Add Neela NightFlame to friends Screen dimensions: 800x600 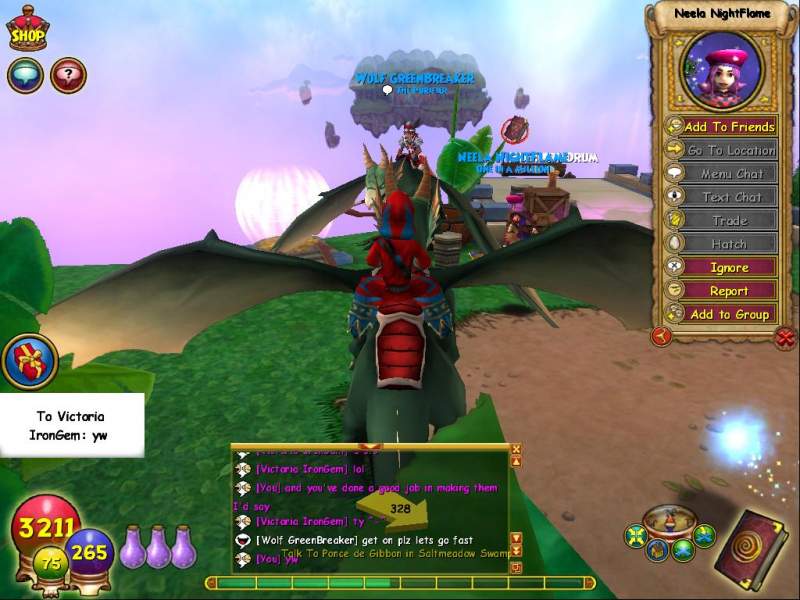[721, 127]
